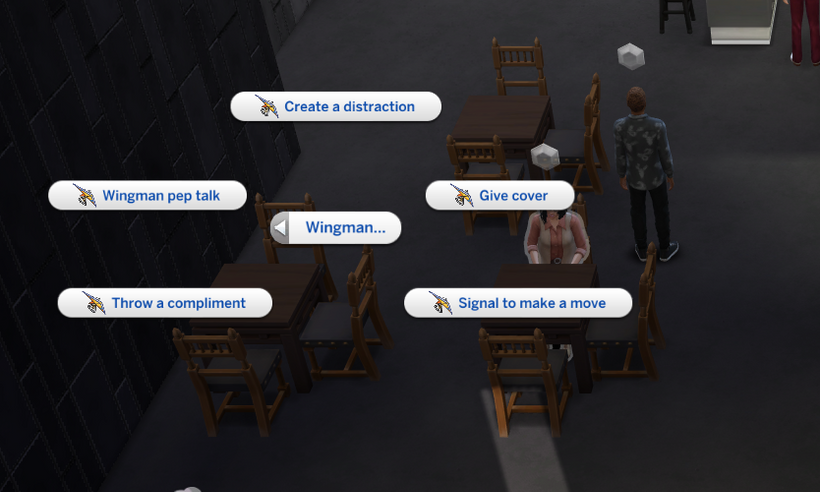Pick the Give cover interaction

tap(500, 196)
